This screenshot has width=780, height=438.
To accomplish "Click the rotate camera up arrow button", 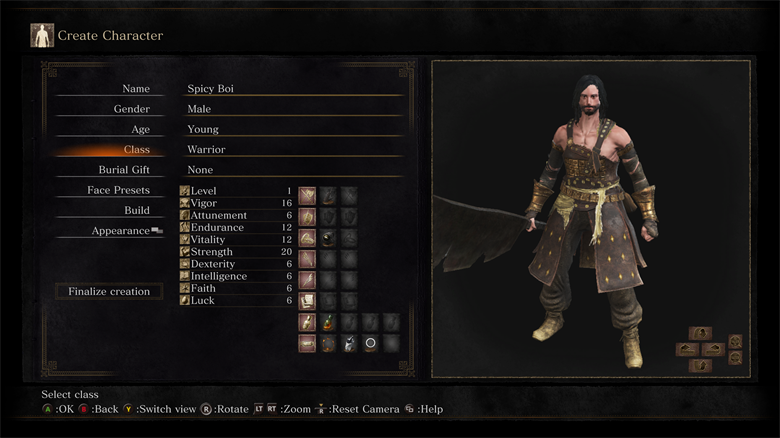I will 701,333.
